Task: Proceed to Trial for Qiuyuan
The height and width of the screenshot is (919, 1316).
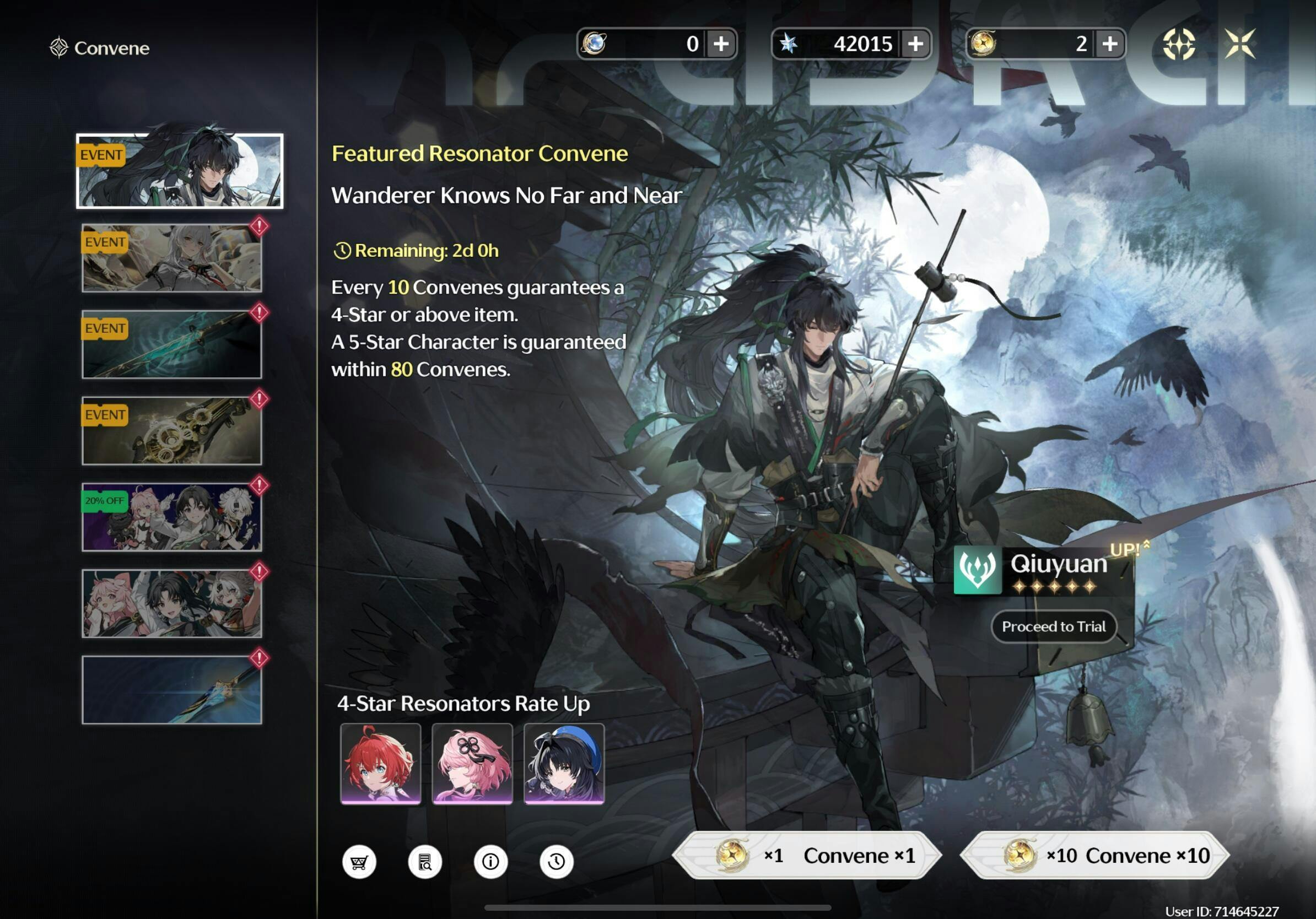Action: tap(1054, 626)
